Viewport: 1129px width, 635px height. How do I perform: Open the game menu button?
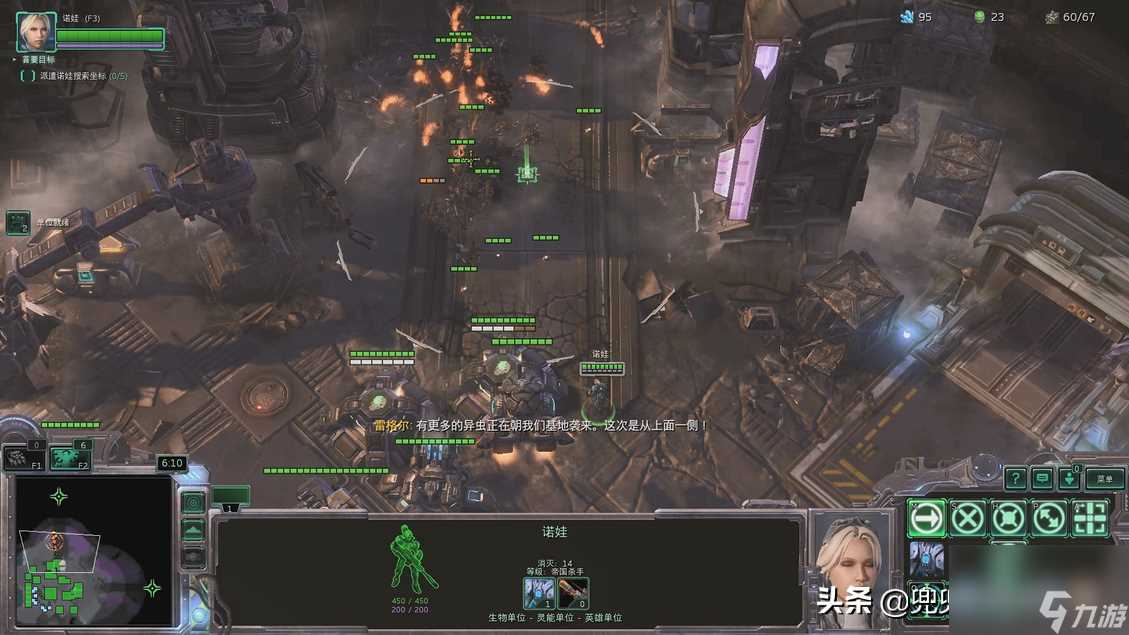tap(1104, 479)
